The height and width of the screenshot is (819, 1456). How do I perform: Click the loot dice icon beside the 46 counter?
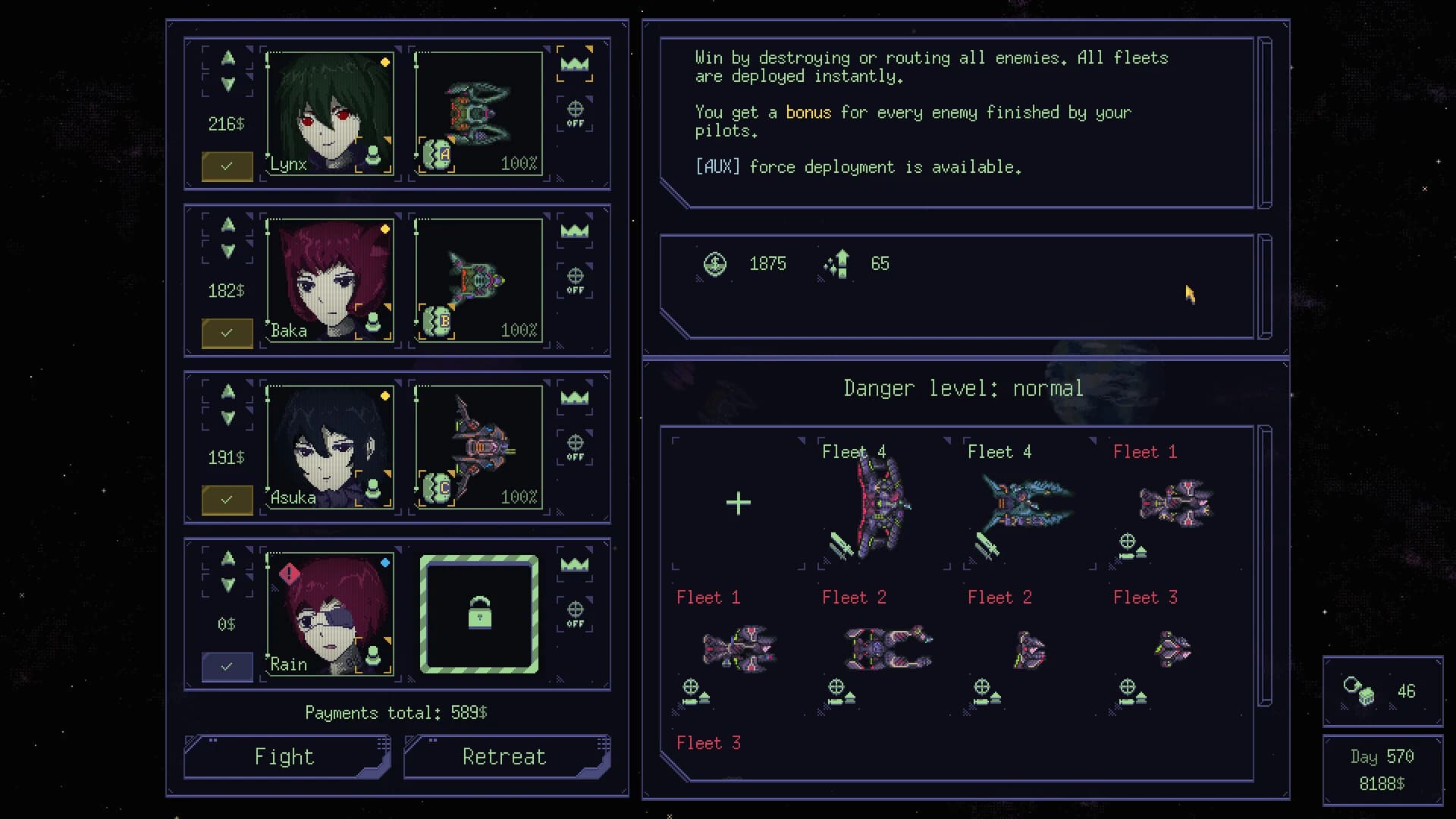(1357, 691)
